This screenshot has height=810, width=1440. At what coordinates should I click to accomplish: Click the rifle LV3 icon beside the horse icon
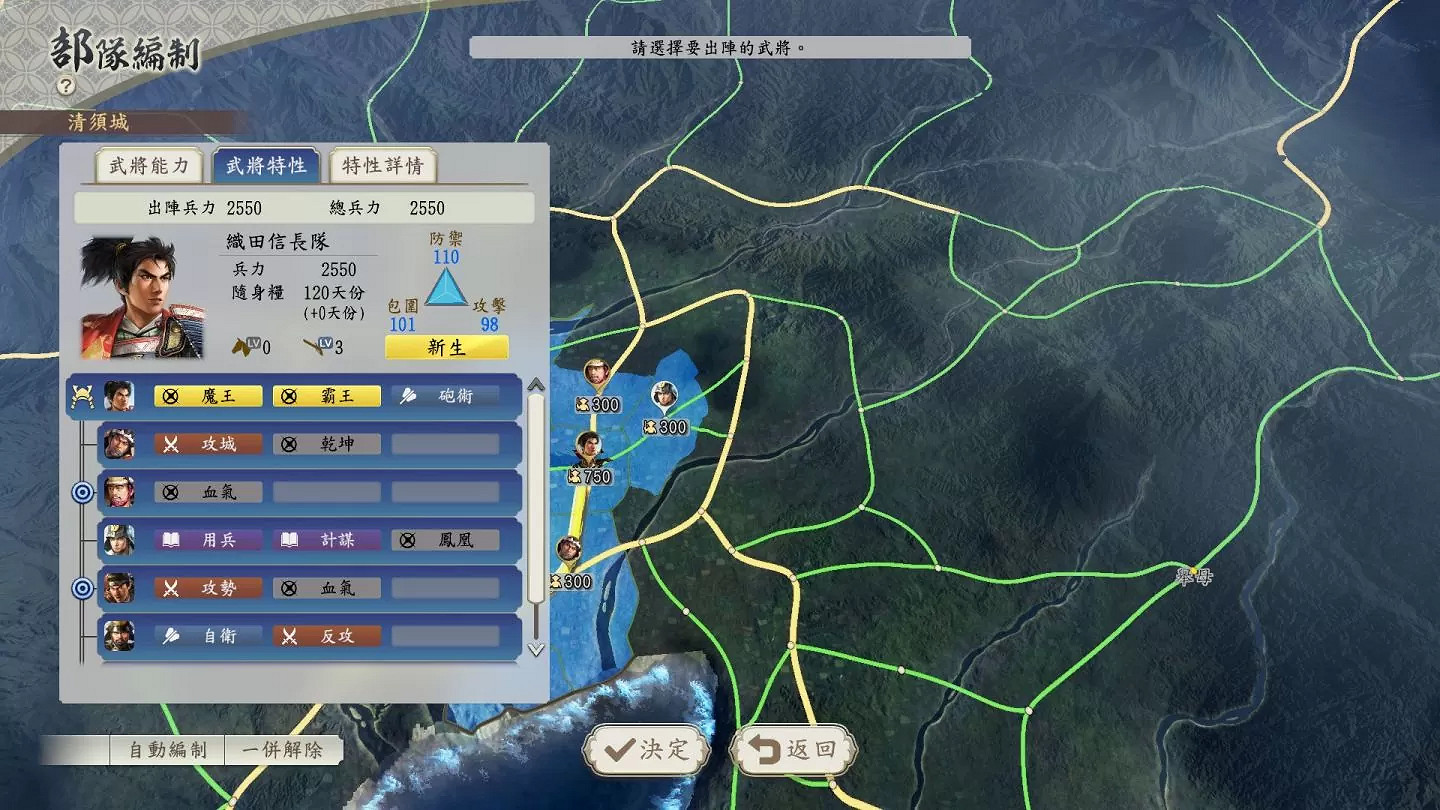(314, 346)
